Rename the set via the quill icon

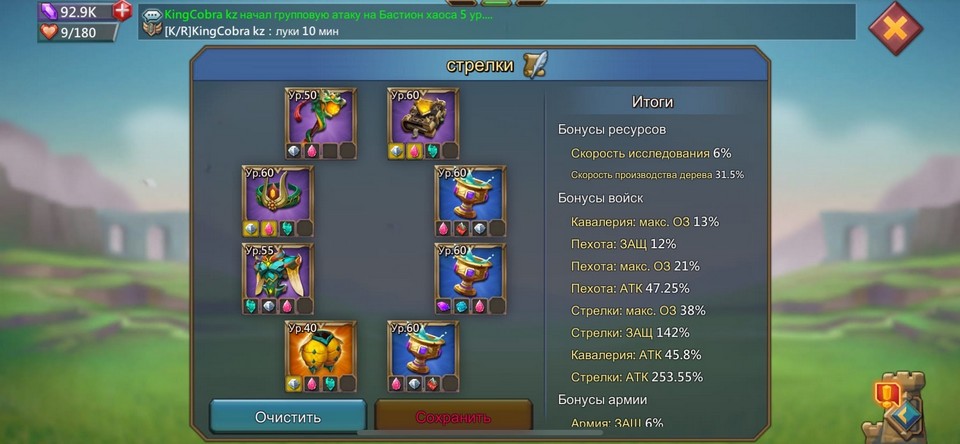click(536, 66)
